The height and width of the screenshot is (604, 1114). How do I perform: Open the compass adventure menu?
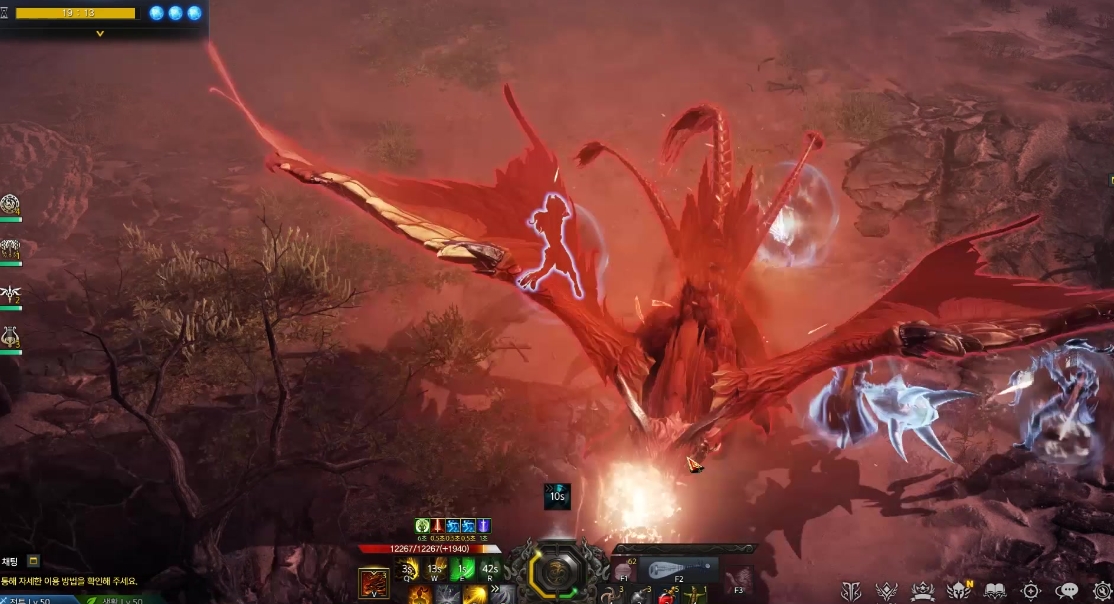click(1031, 591)
